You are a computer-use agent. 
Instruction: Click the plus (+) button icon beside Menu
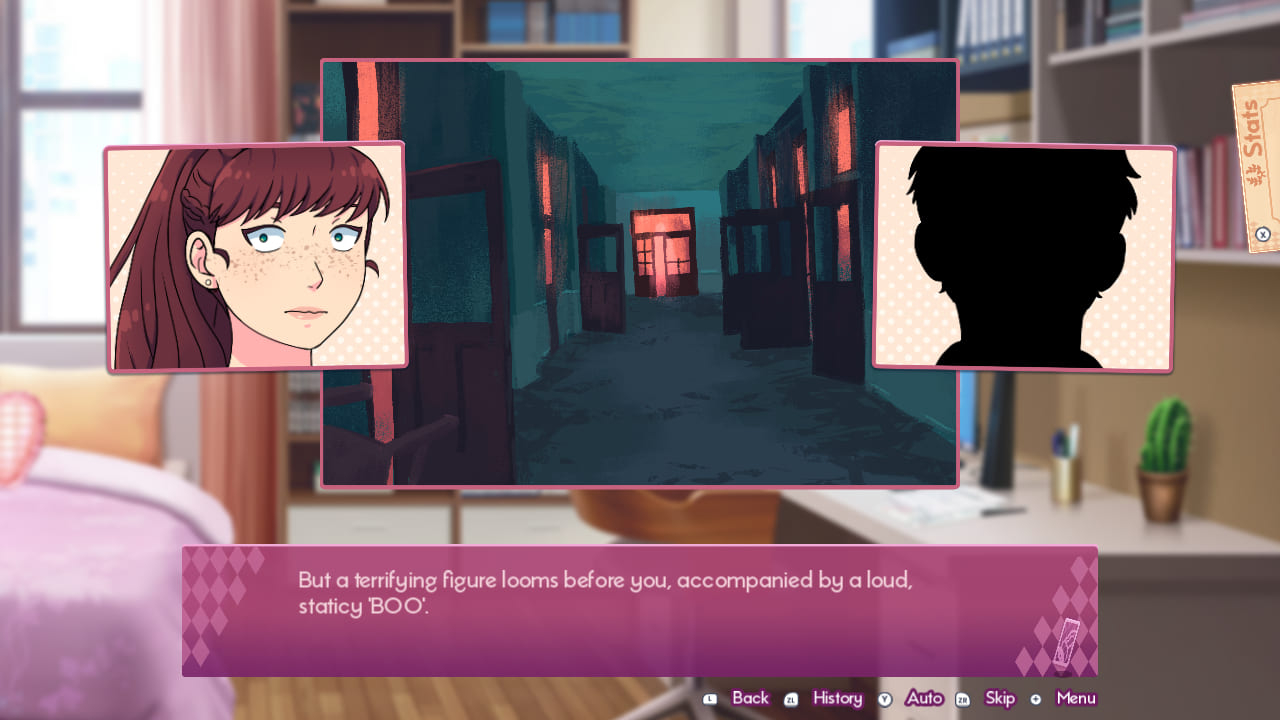pyautogui.click(x=1035, y=697)
